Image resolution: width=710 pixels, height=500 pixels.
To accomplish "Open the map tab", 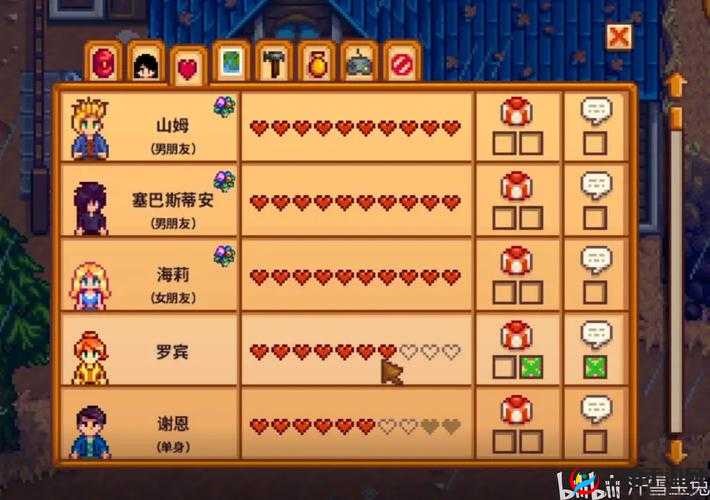I will pyautogui.click(x=231, y=62).
